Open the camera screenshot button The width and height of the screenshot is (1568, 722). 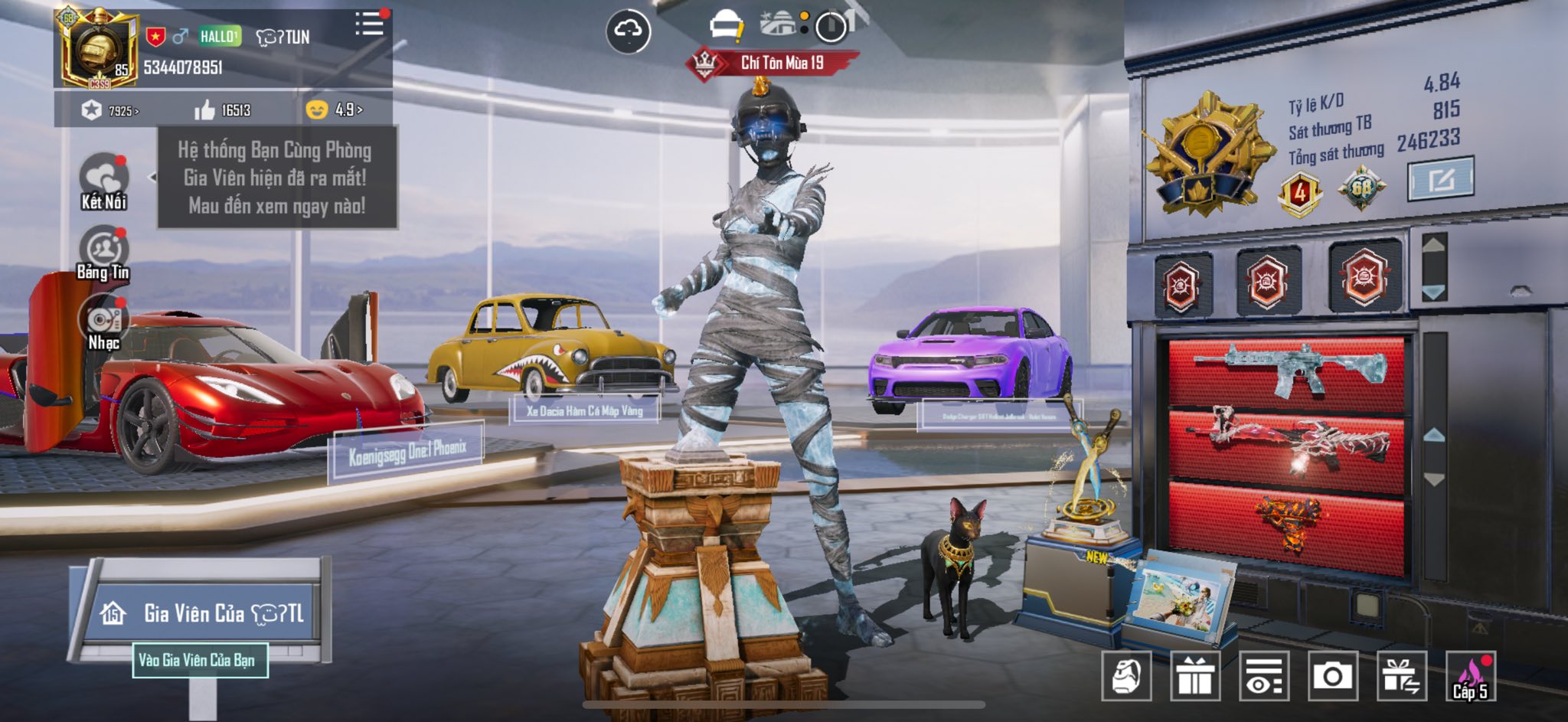(1333, 676)
